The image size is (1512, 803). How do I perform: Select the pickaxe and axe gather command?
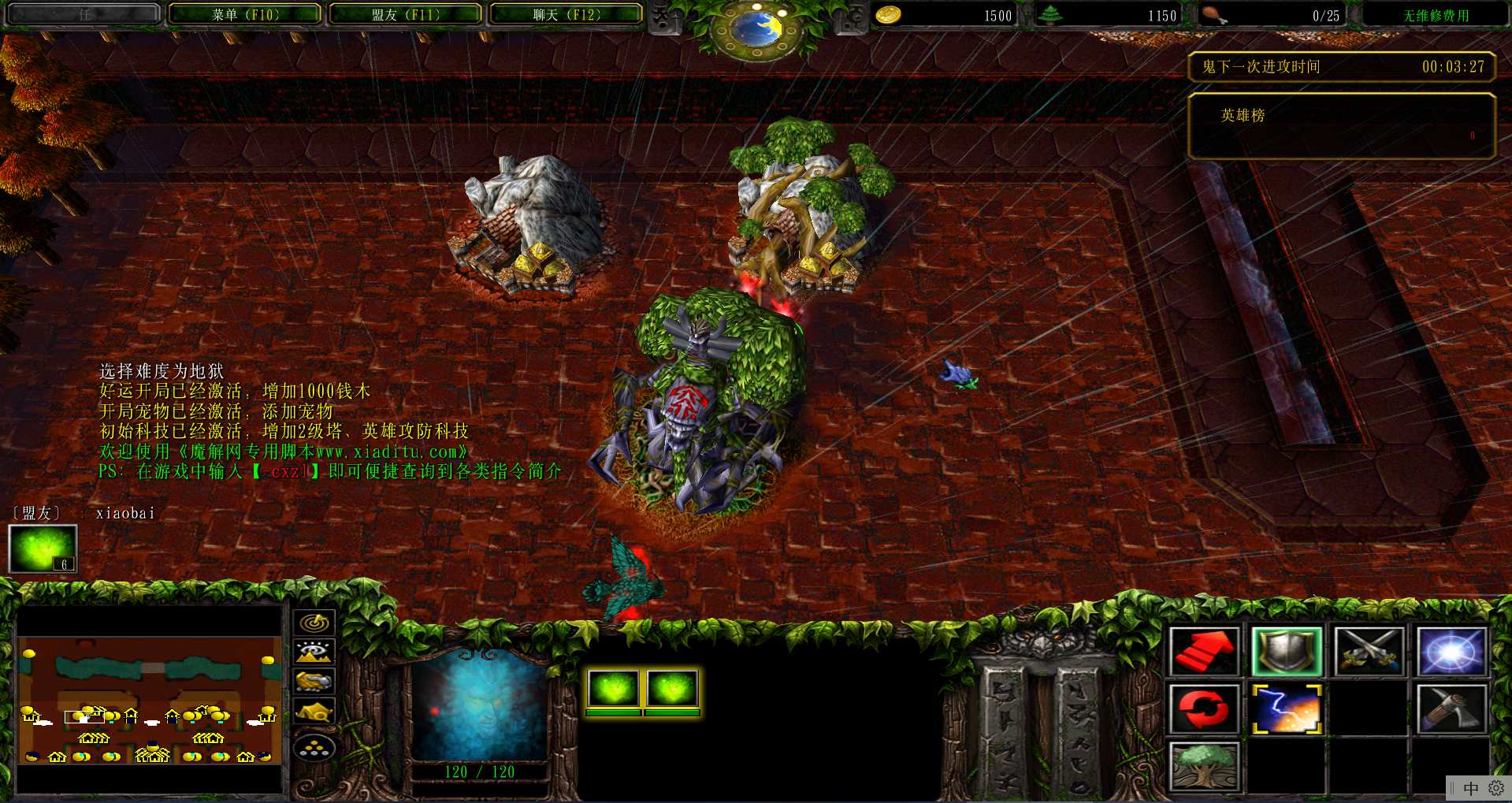[1451, 708]
